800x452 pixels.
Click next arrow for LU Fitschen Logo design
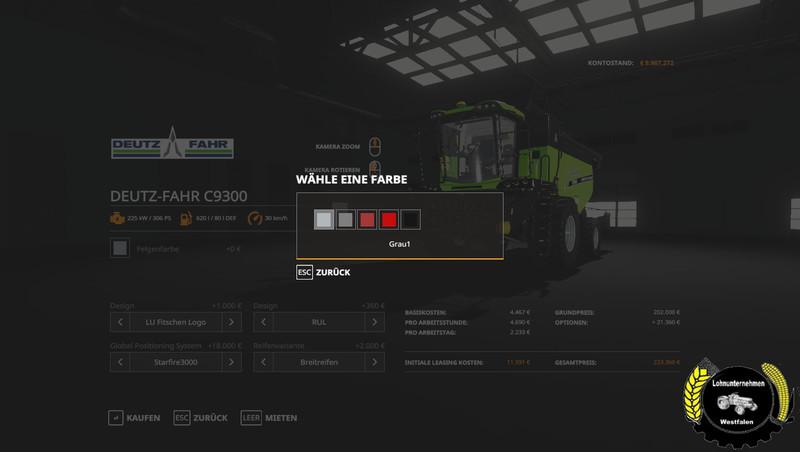[x=232, y=322]
